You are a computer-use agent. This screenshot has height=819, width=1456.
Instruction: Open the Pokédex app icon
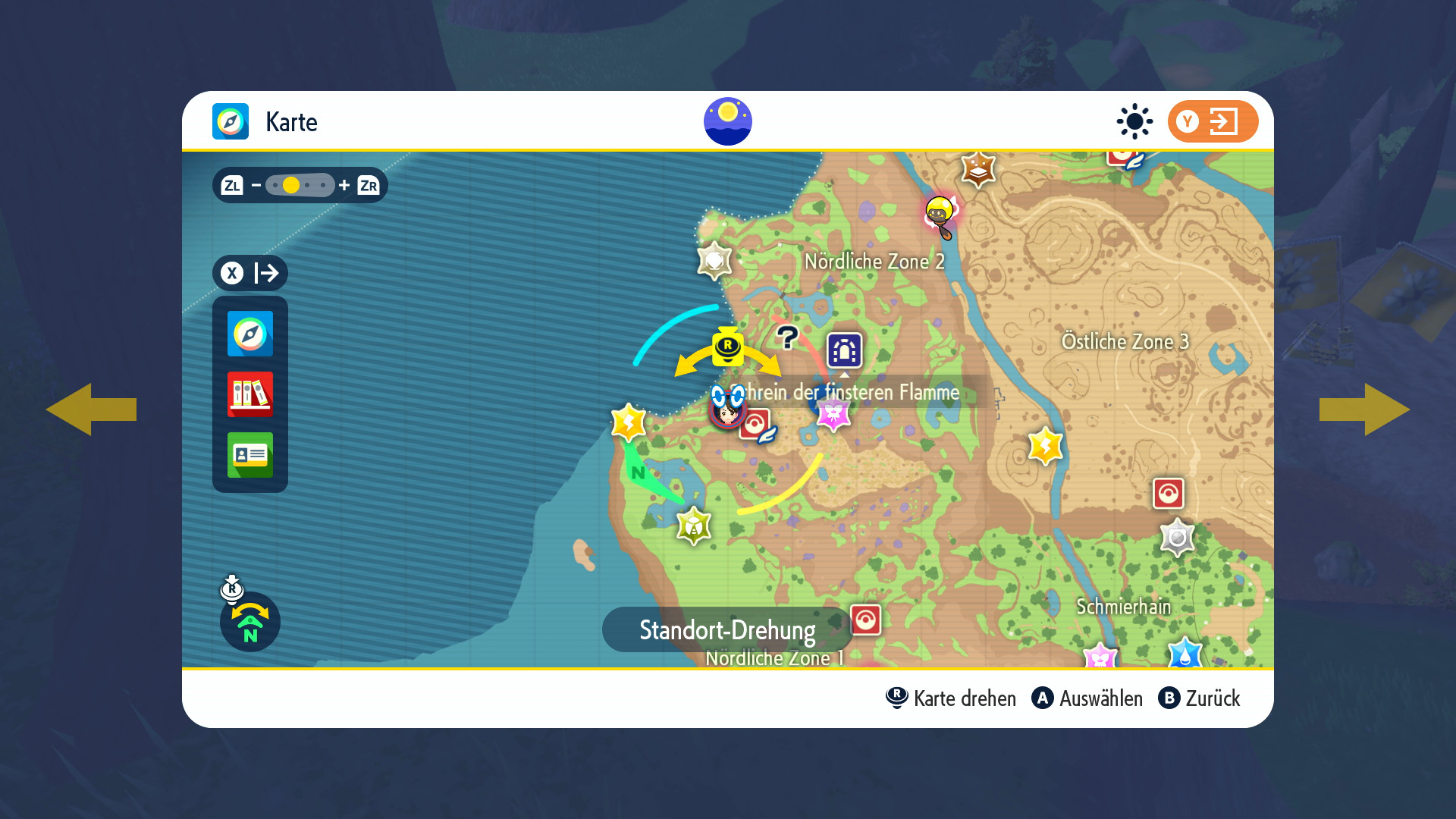[250, 394]
